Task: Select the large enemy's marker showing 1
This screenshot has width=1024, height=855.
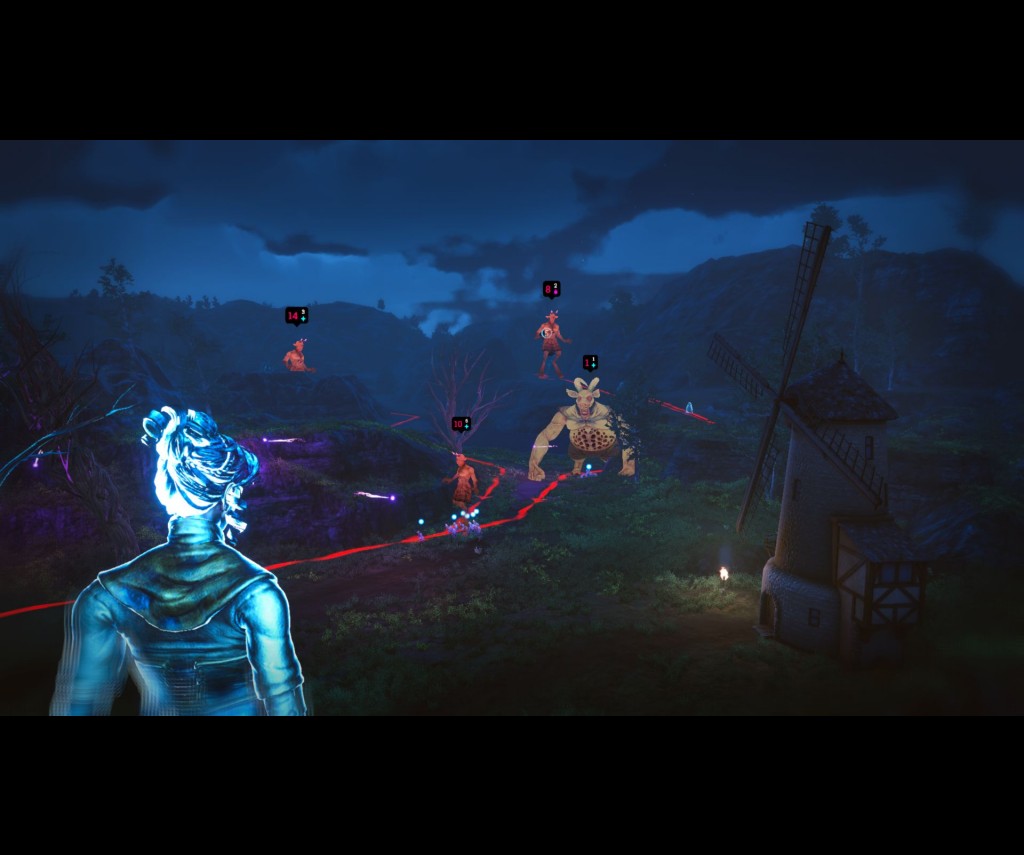Action: click(x=590, y=362)
